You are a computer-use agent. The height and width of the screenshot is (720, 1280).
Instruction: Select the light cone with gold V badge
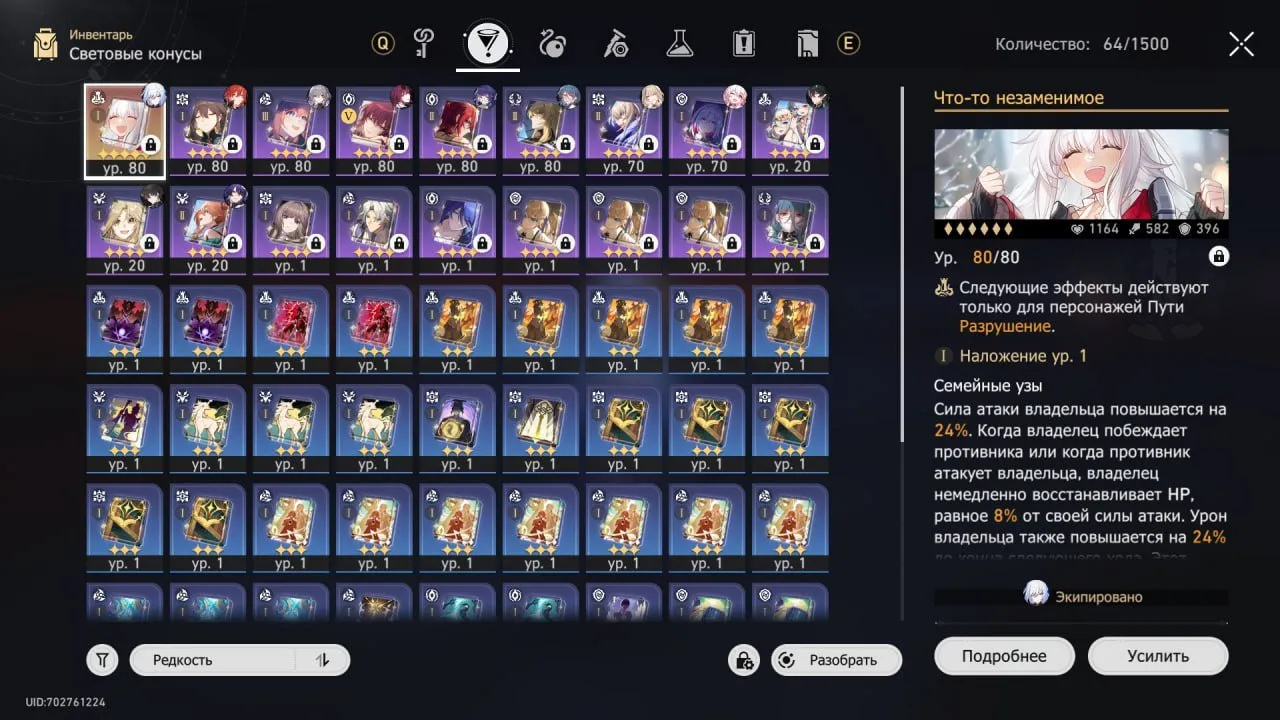(x=374, y=130)
